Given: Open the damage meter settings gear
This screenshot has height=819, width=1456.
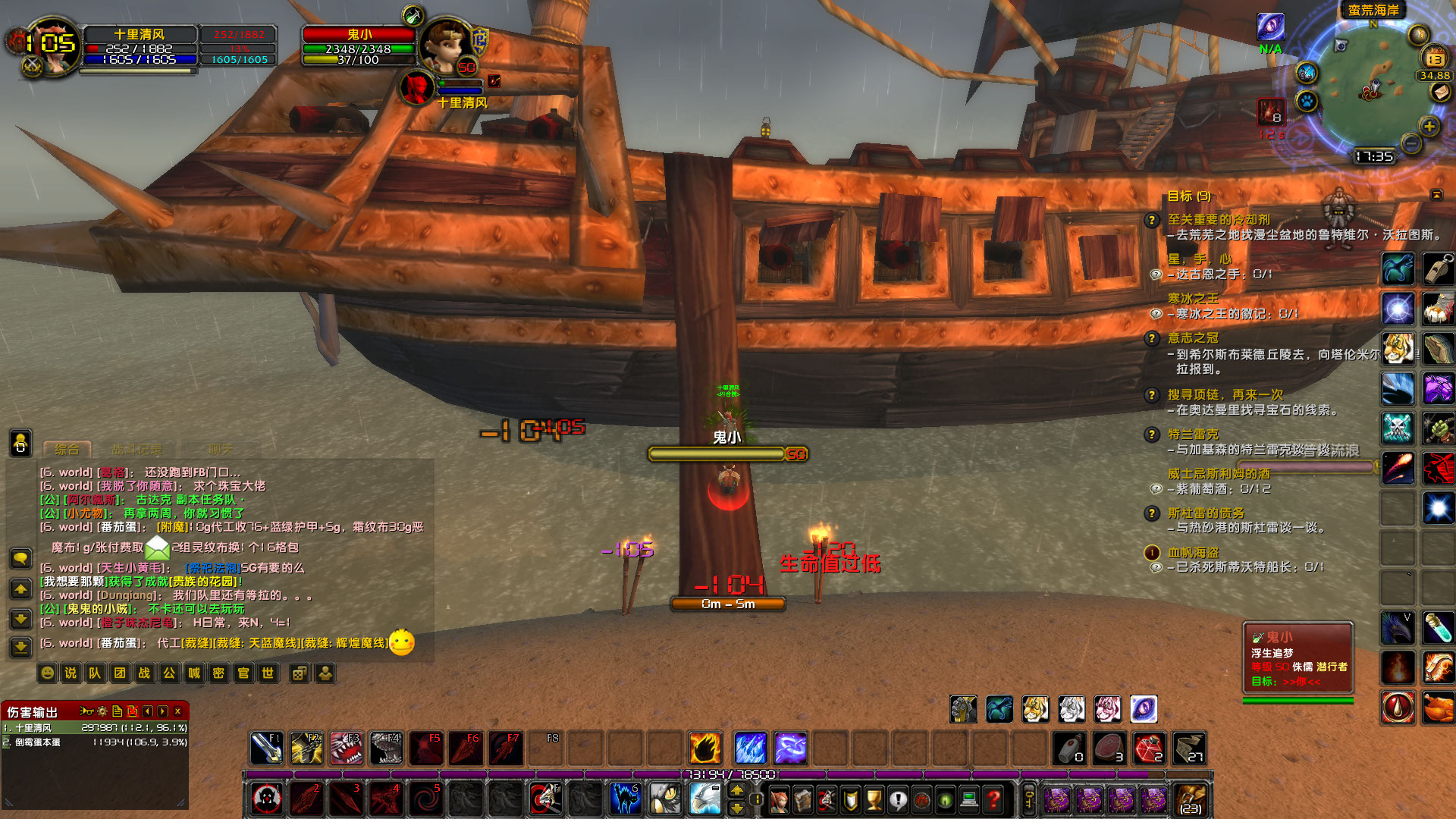Looking at the screenshot, I should point(102,712).
